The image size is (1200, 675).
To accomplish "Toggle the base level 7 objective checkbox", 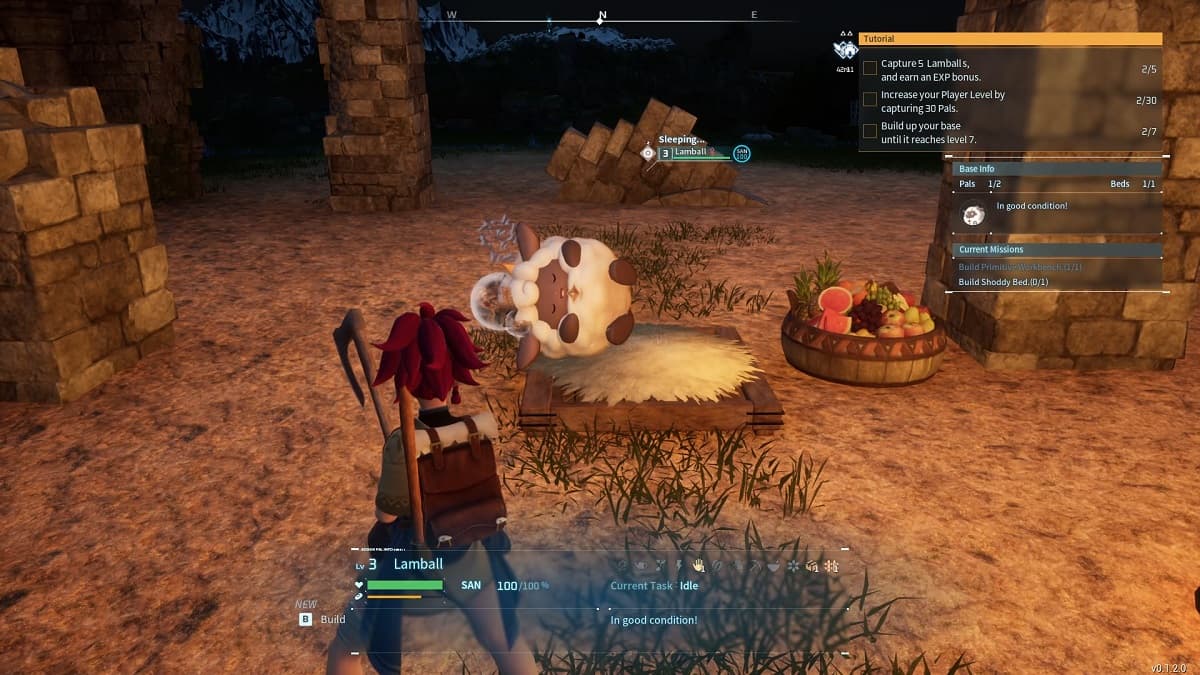I will tap(870, 132).
